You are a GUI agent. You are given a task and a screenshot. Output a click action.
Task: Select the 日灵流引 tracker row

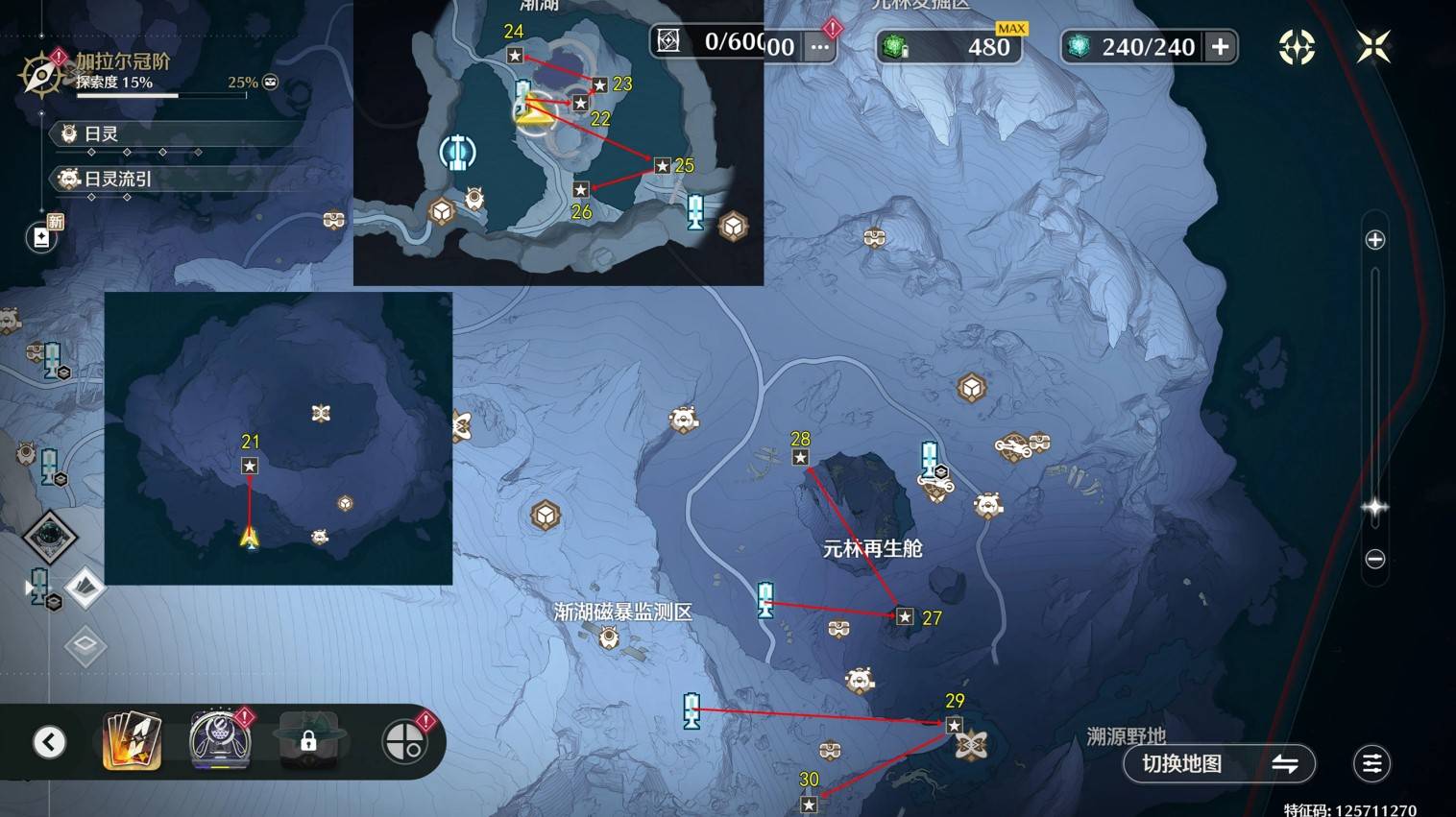pyautogui.click(x=117, y=179)
